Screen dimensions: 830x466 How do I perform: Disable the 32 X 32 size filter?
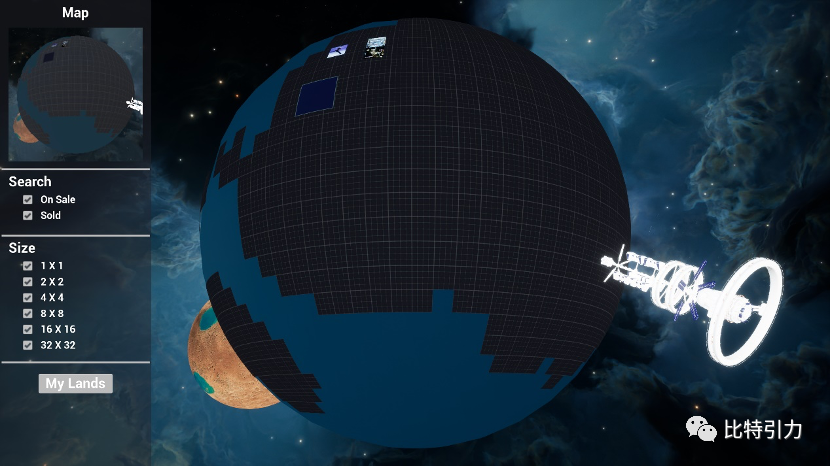click(x=28, y=345)
